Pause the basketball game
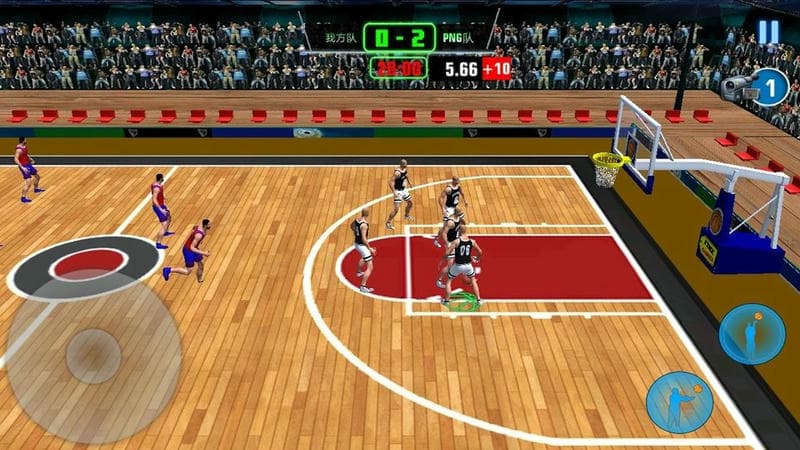The height and width of the screenshot is (450, 800). 768,32
